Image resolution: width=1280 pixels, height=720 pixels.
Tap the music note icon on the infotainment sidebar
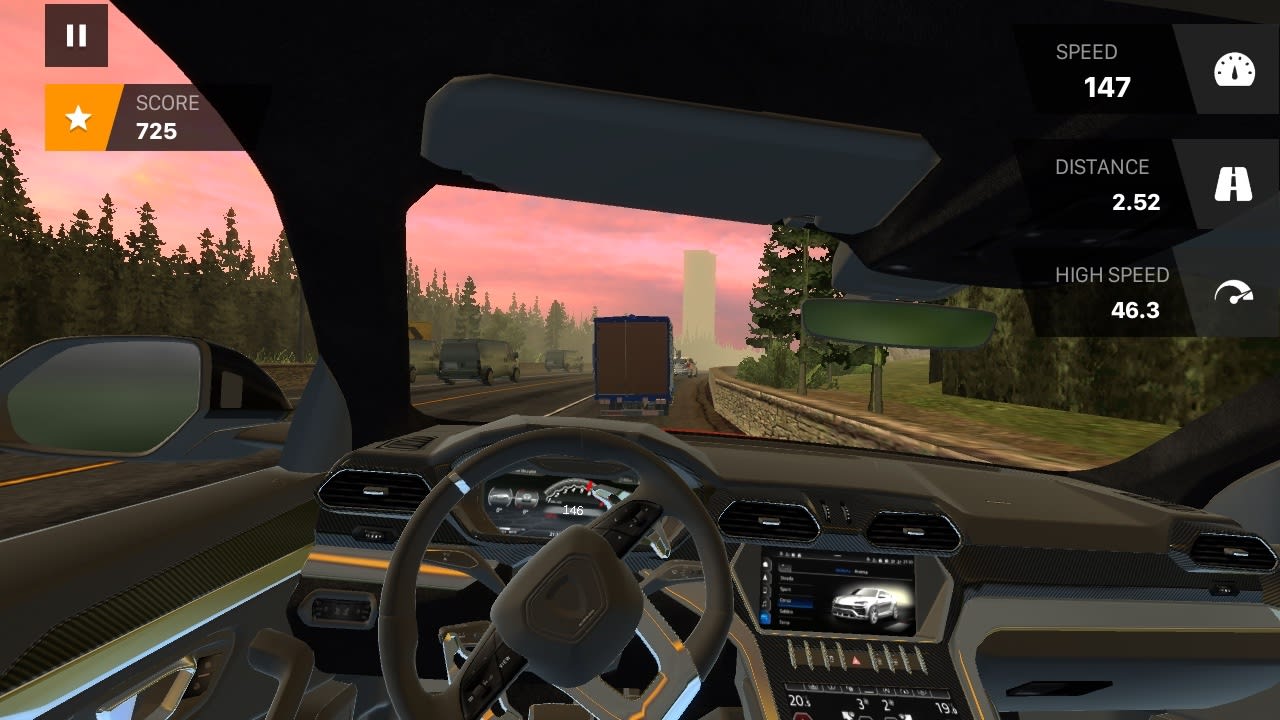(x=765, y=604)
